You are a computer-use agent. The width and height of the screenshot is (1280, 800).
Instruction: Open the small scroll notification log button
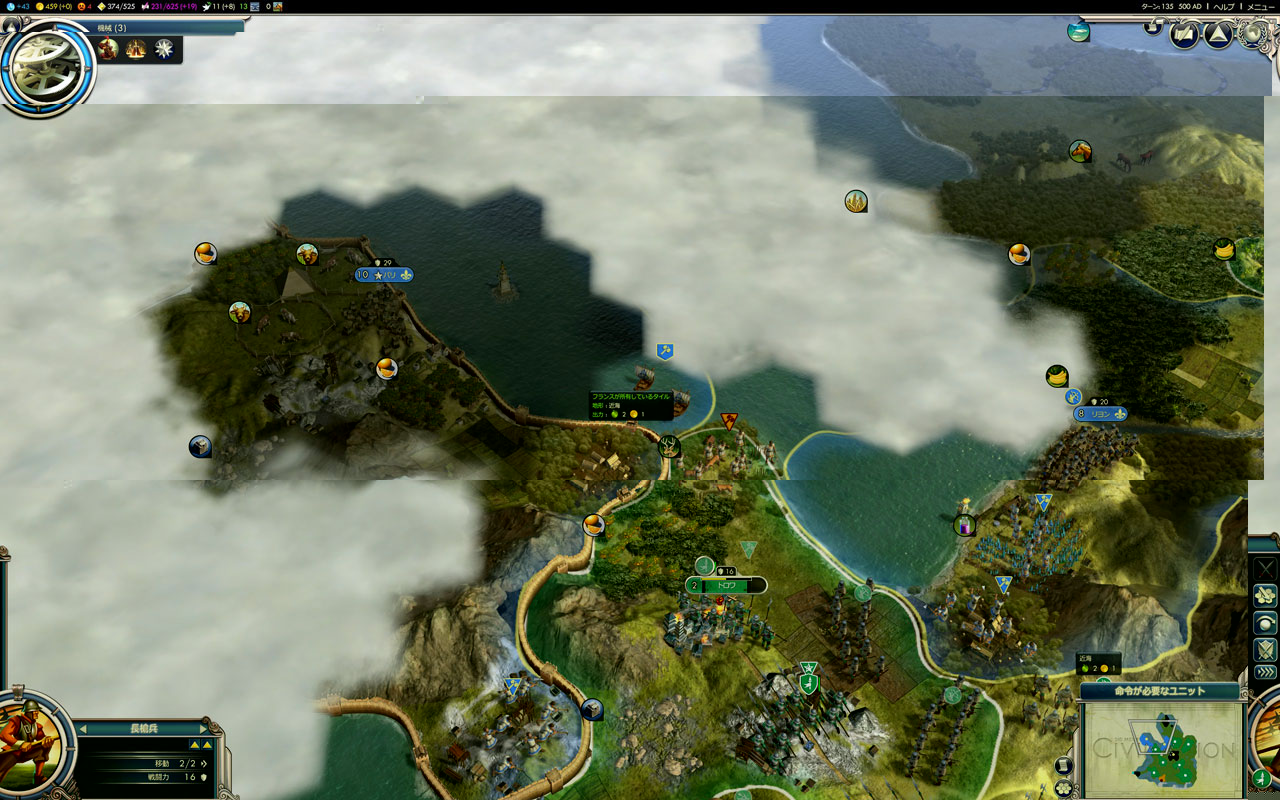1153,26
